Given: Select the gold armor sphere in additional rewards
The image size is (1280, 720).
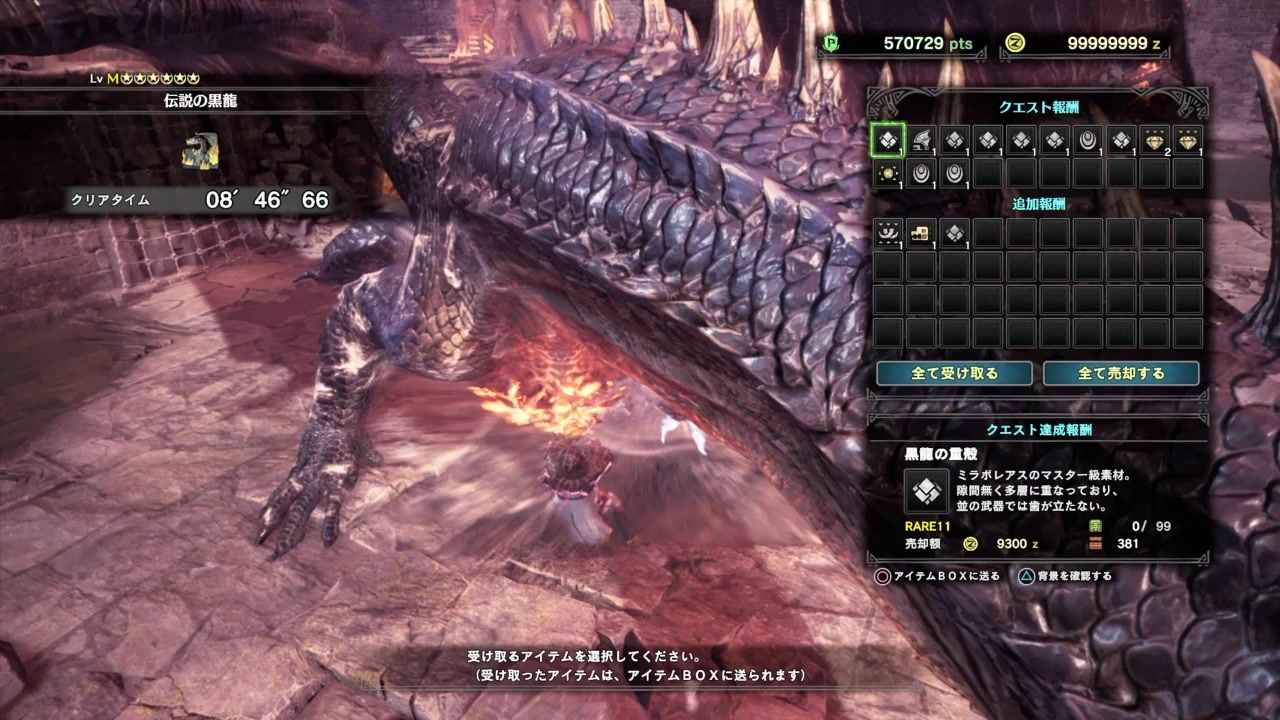Looking at the screenshot, I should 921,232.
